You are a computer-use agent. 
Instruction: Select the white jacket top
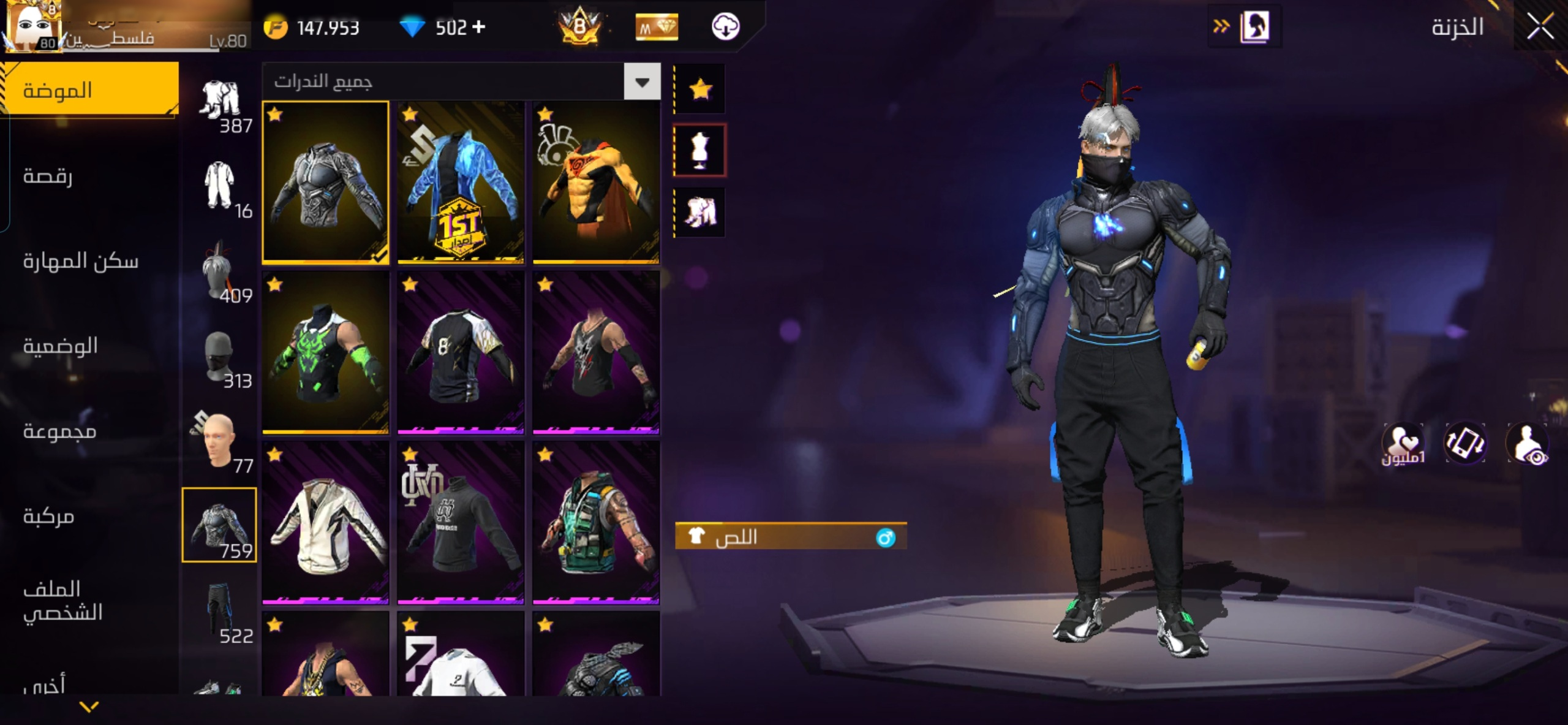click(x=325, y=523)
